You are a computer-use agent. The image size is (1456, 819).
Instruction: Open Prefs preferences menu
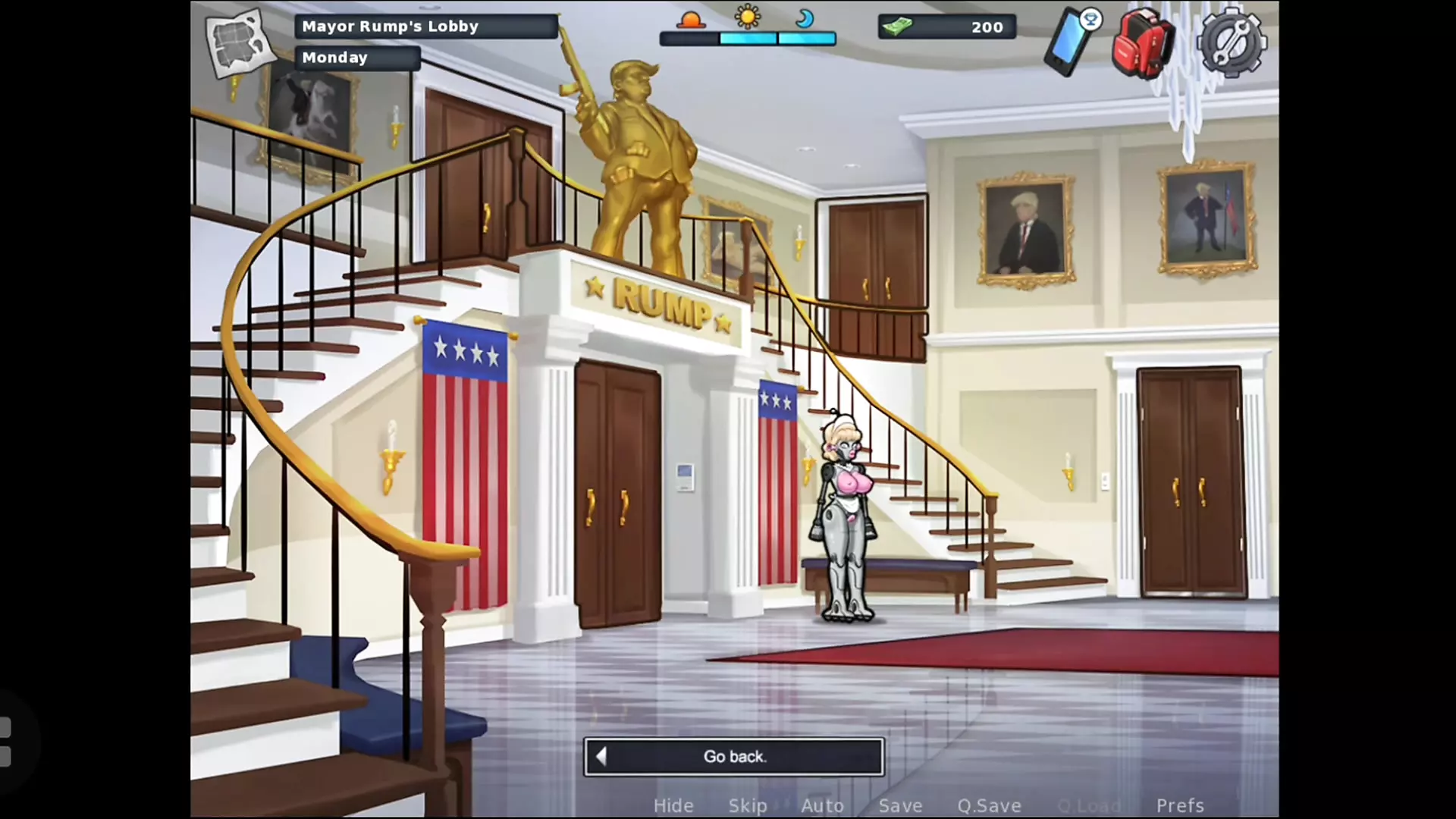click(x=1180, y=805)
